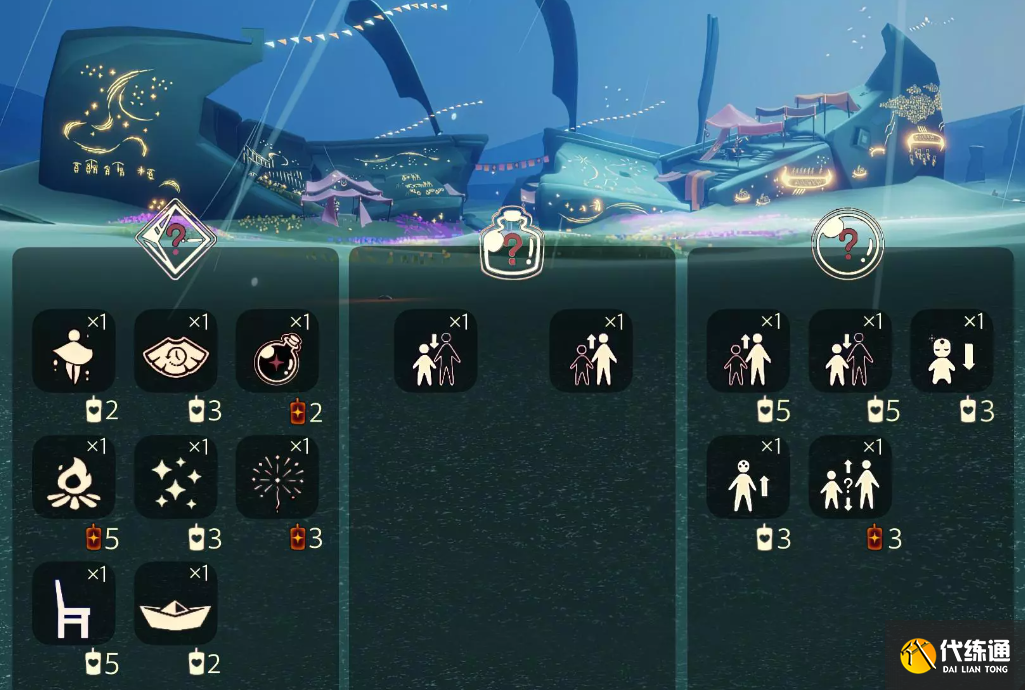1025x690 pixels.
Task: Choose the pair shrink spell priced 5 candles
Action: pyautogui.click(x=850, y=351)
